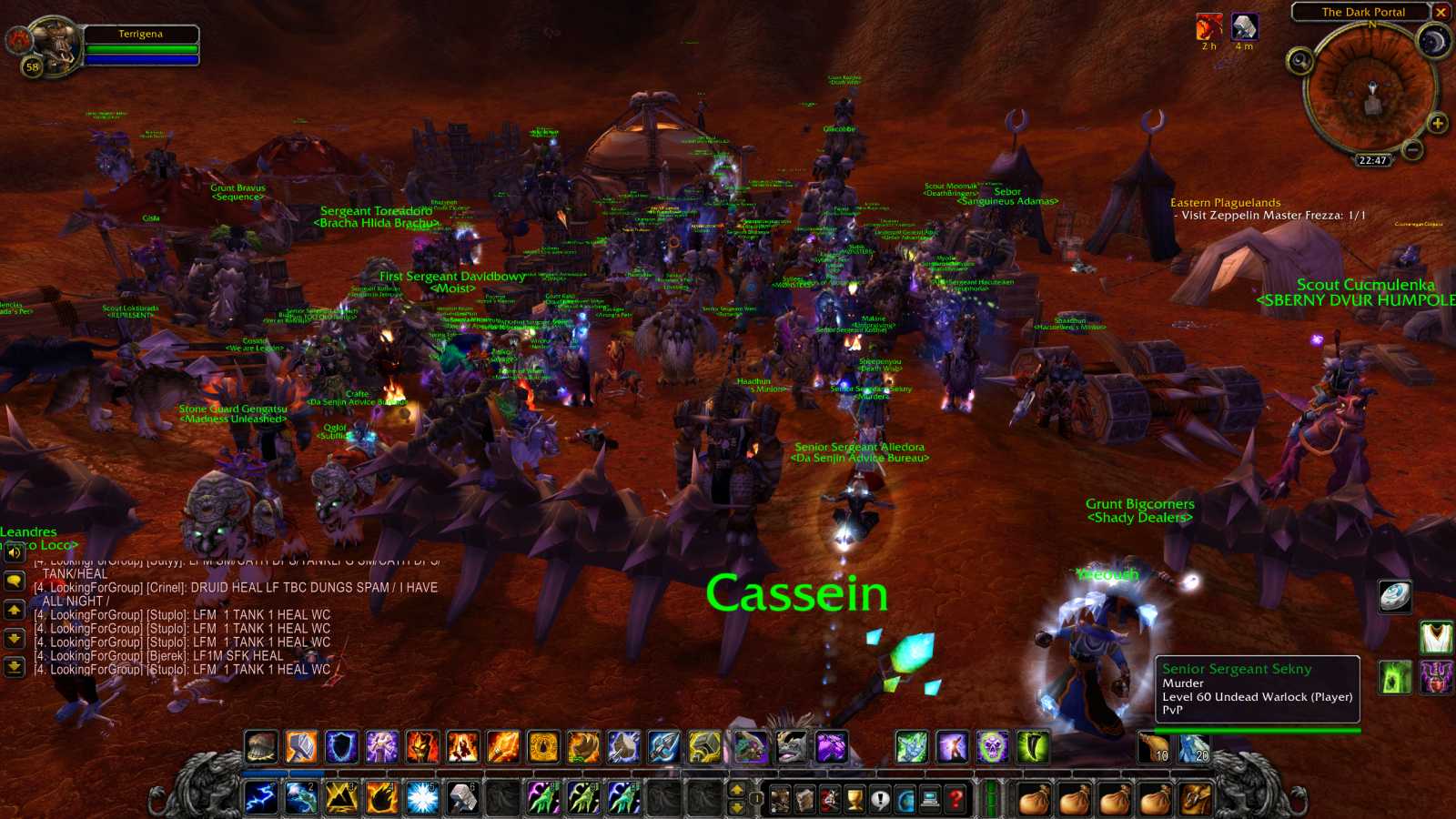
Task: Cast Lightning Bolt from the action bar
Action: 261,794
